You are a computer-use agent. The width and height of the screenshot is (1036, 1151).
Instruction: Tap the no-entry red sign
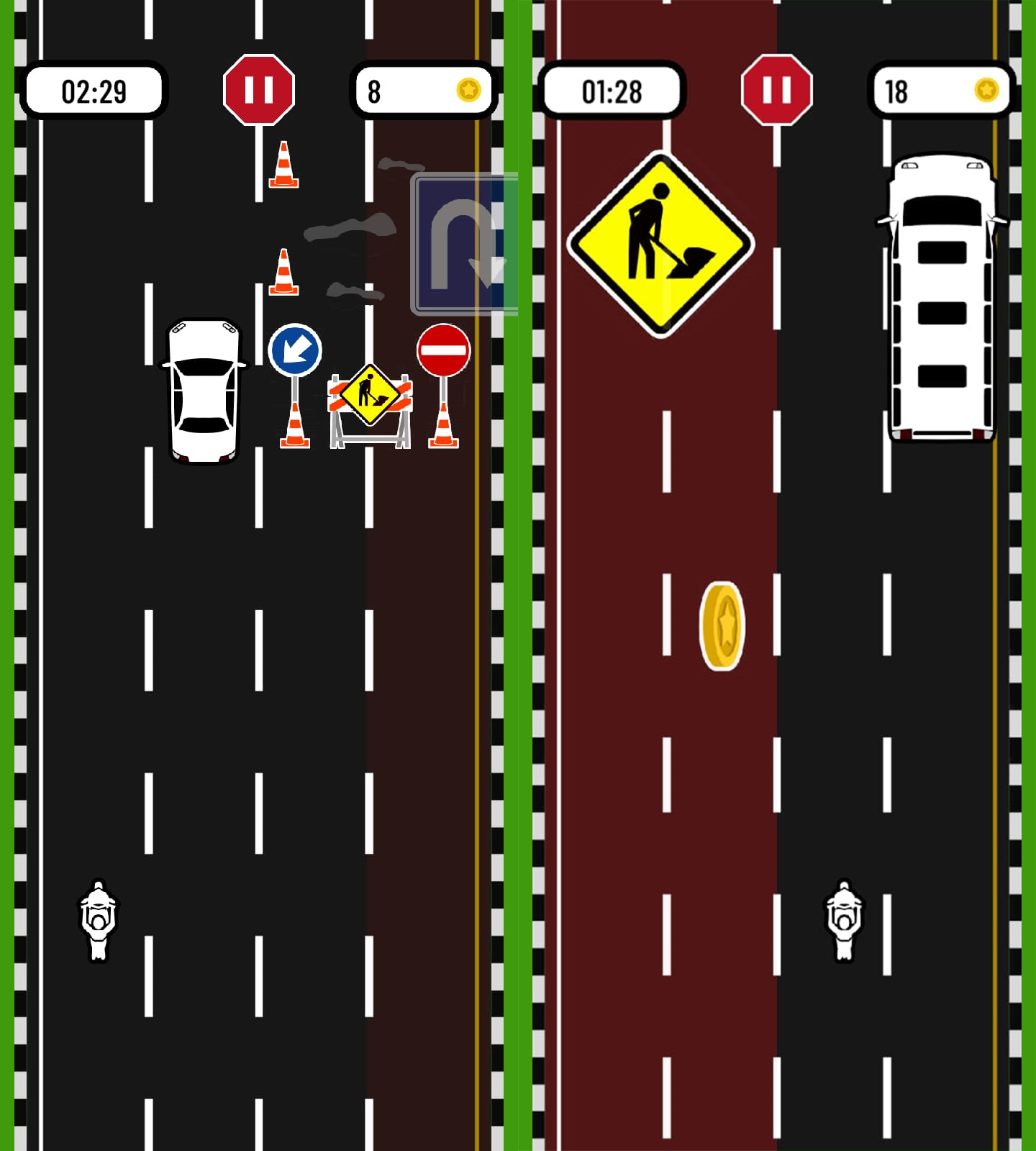[443, 350]
